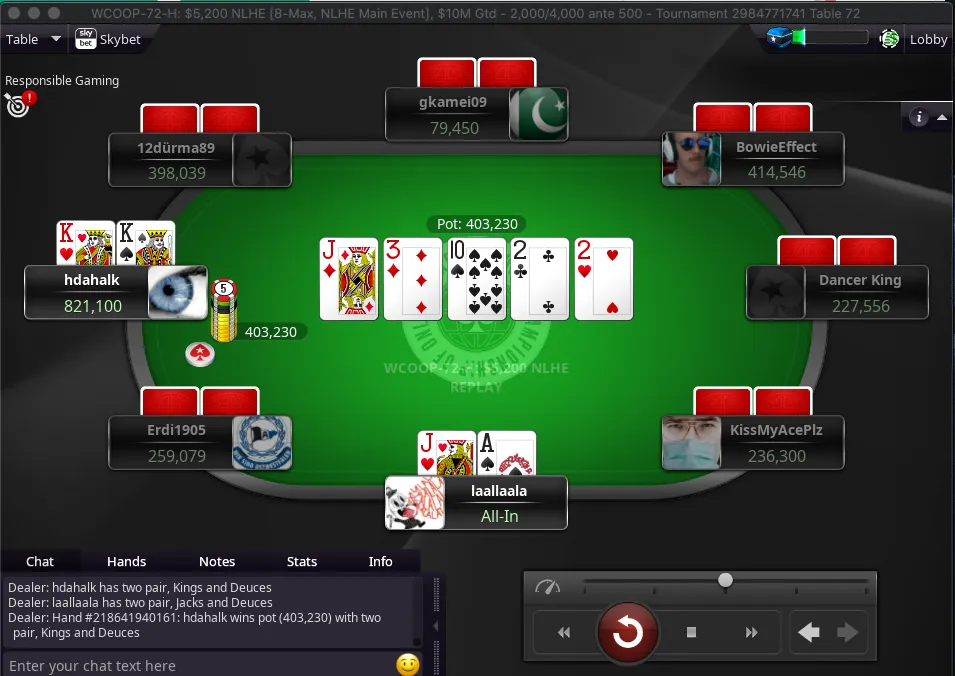Focus the chat text input field
955x676 pixels.
click(195, 665)
